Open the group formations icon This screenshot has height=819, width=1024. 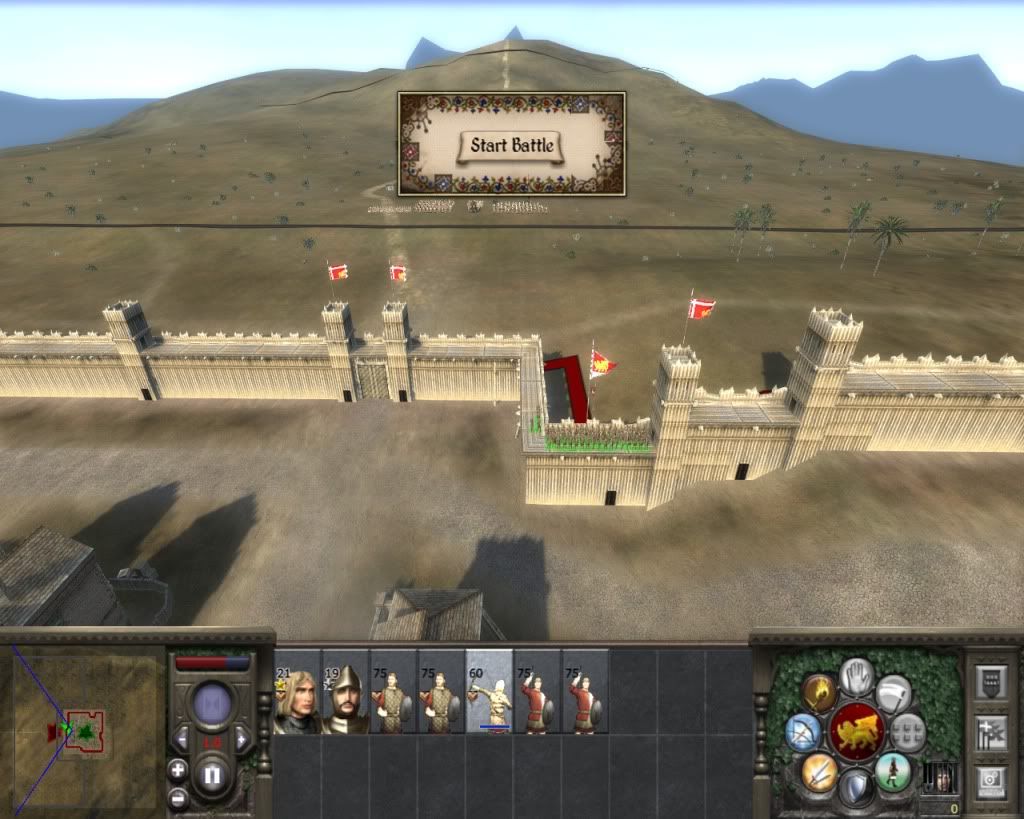tap(908, 732)
